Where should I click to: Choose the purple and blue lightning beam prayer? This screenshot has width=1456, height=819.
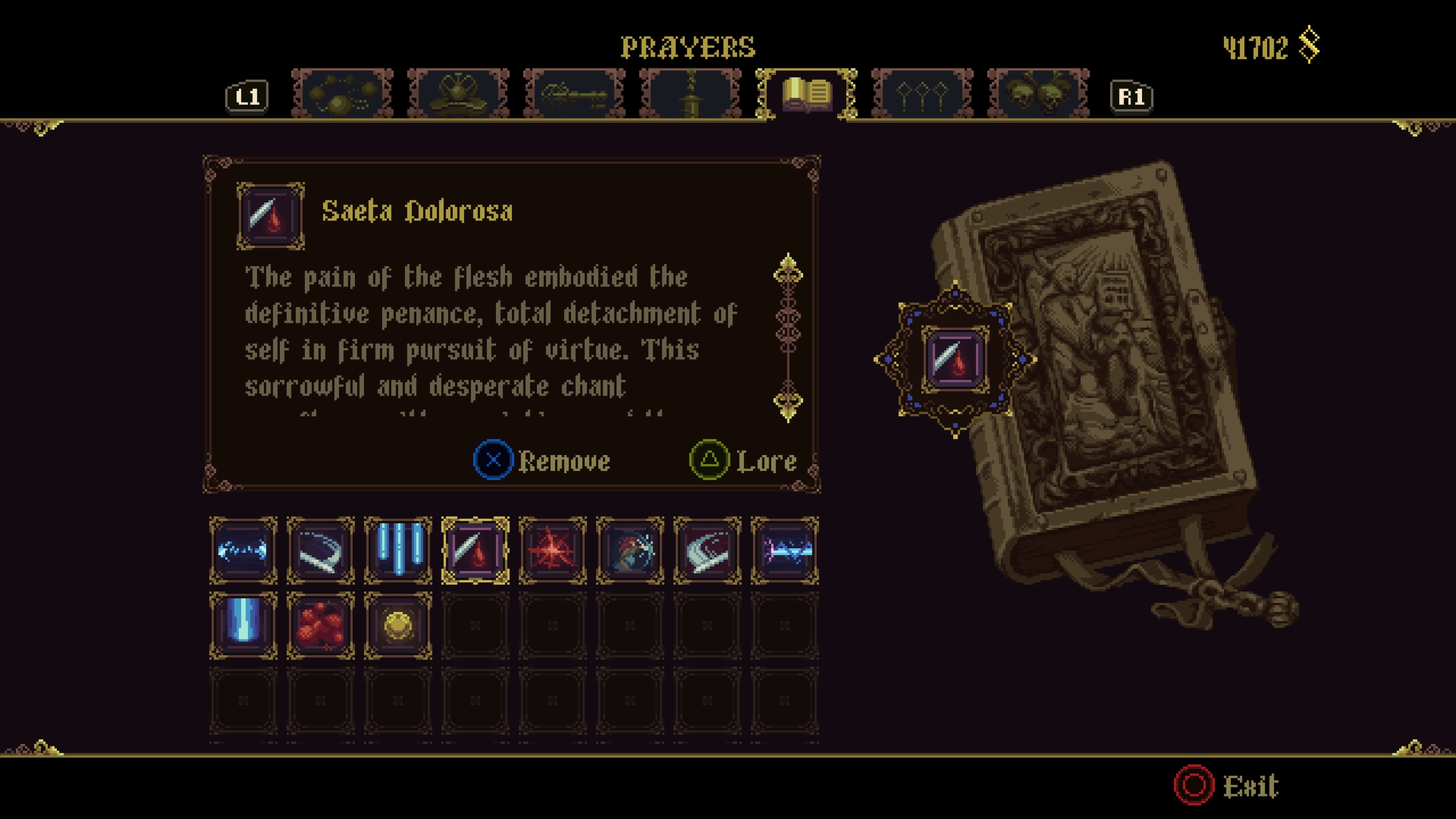point(784,550)
